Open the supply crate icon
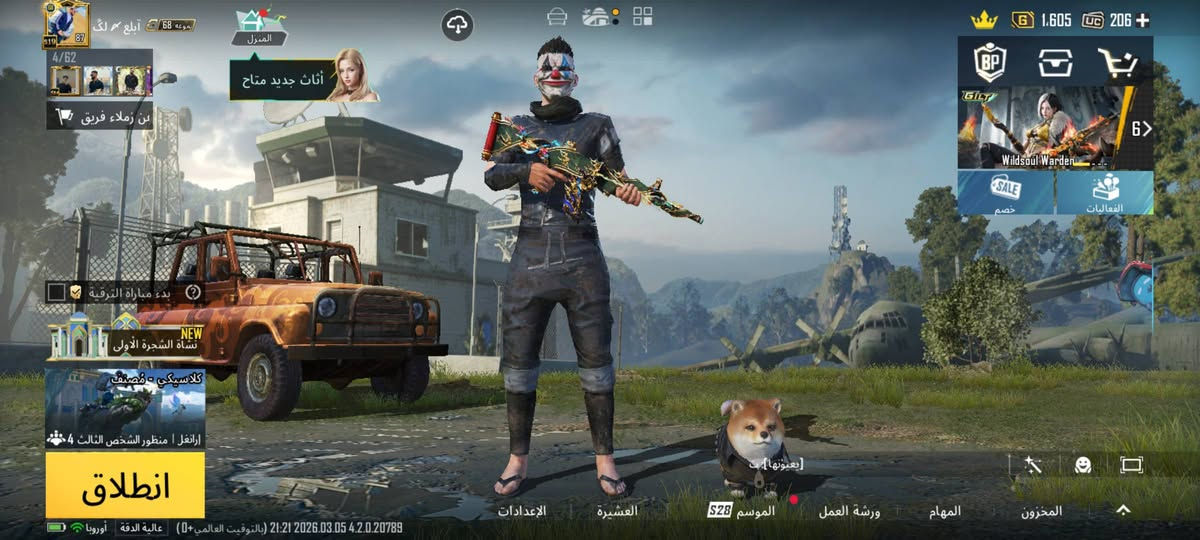The height and width of the screenshot is (540, 1200). click(1053, 63)
